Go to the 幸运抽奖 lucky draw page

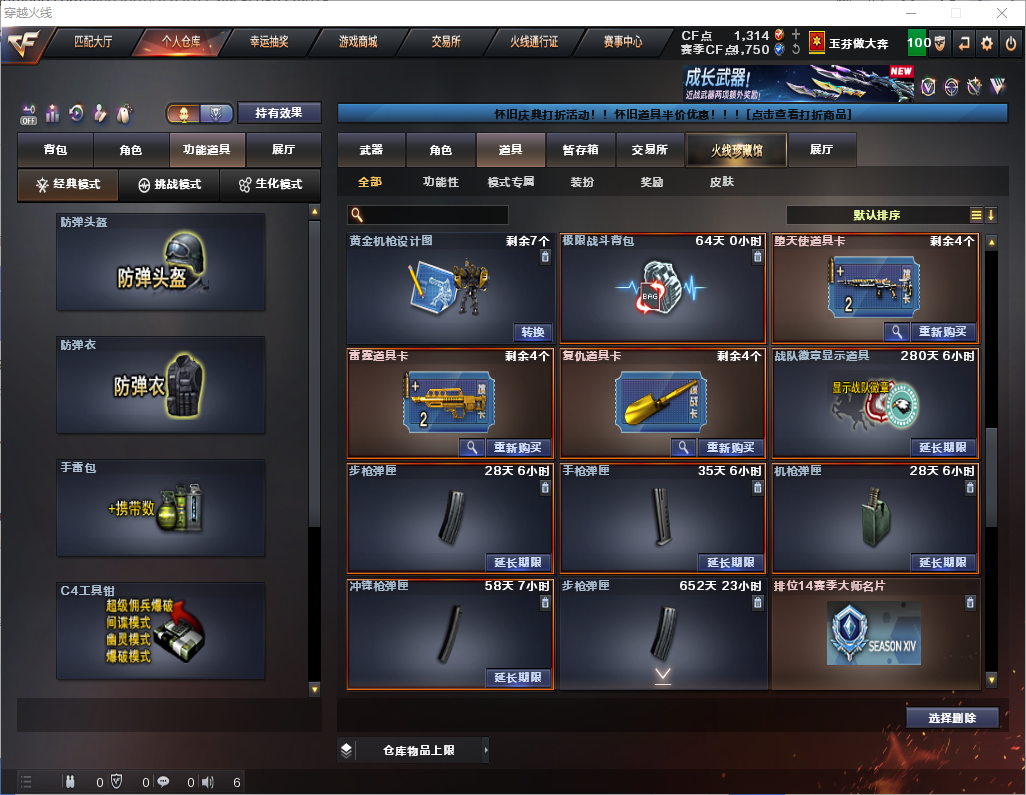[x=269, y=42]
